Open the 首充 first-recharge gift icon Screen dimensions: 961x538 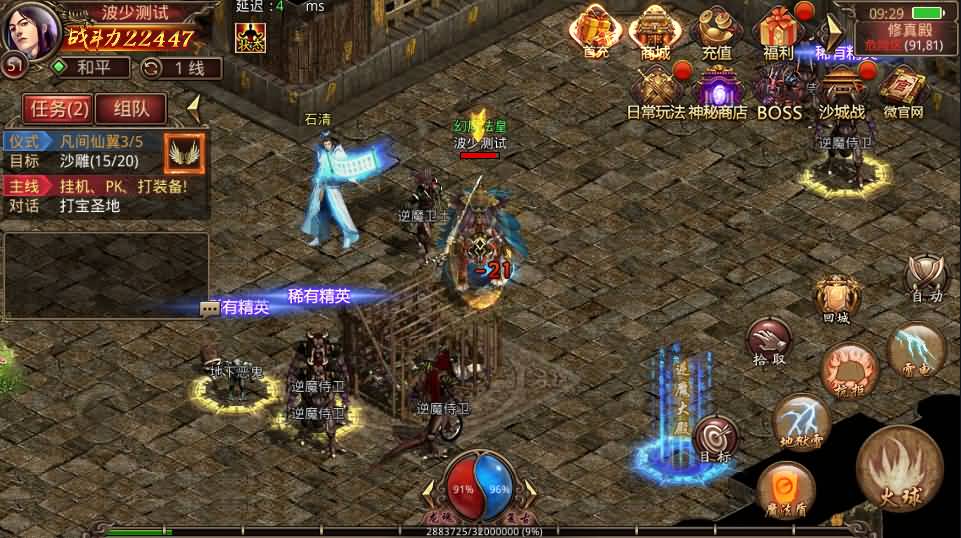coord(598,30)
